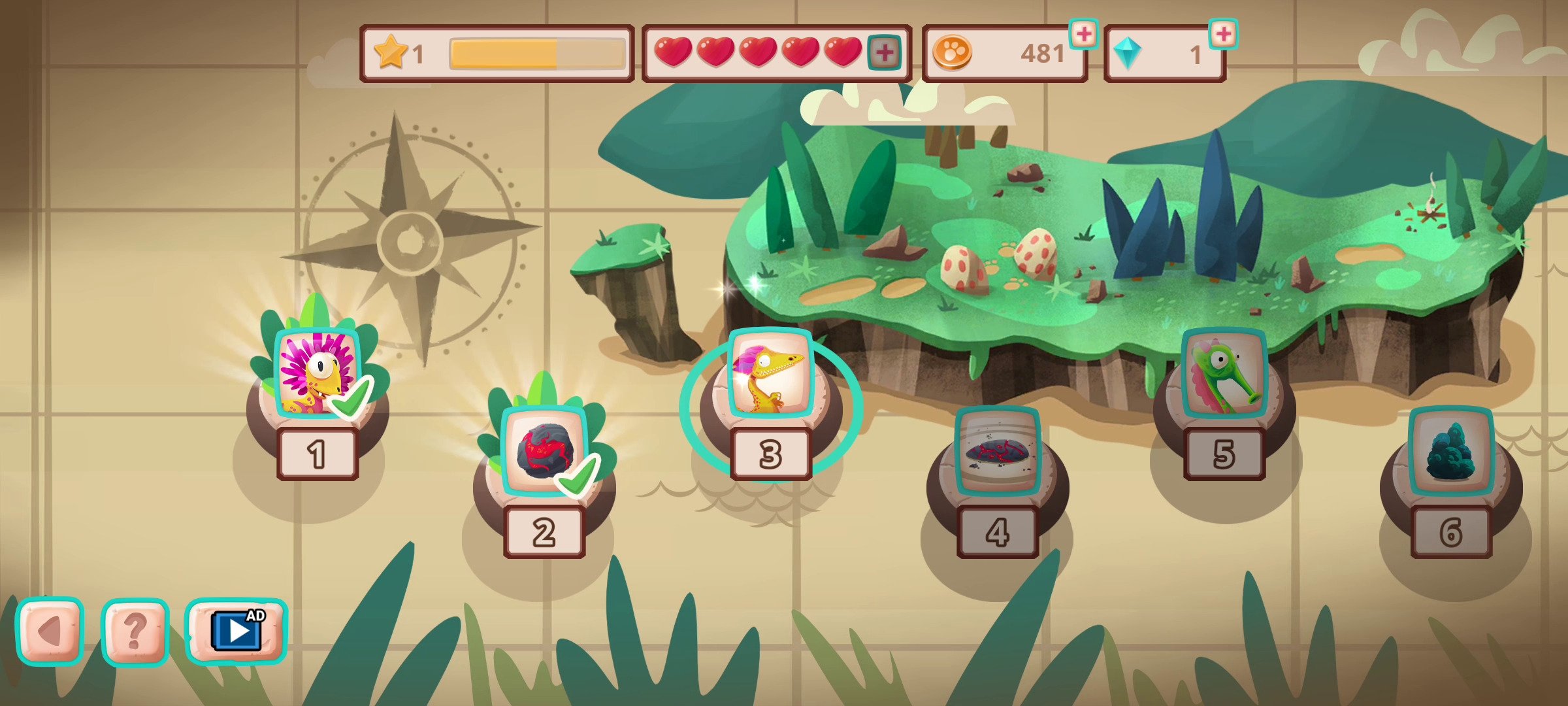Tap the orange paw coin icon
Screen dimensions: 1568x706
953,54
